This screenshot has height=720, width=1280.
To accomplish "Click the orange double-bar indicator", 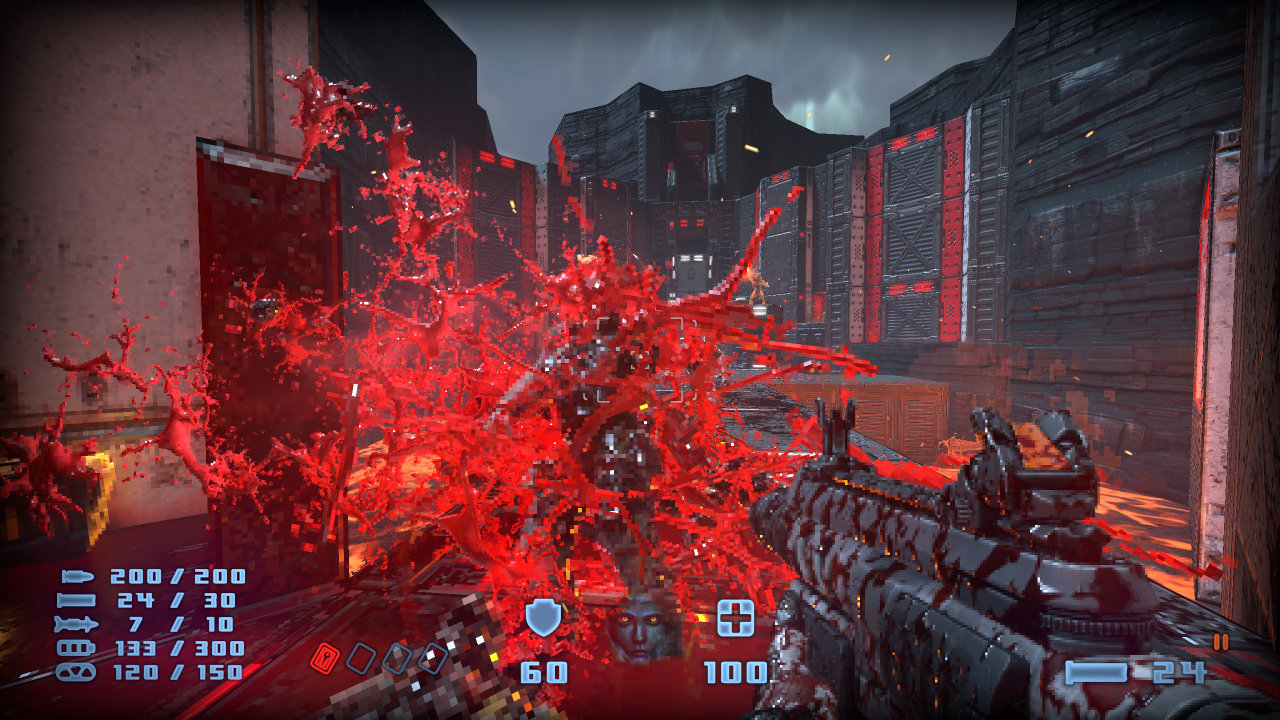I will point(1220,642).
